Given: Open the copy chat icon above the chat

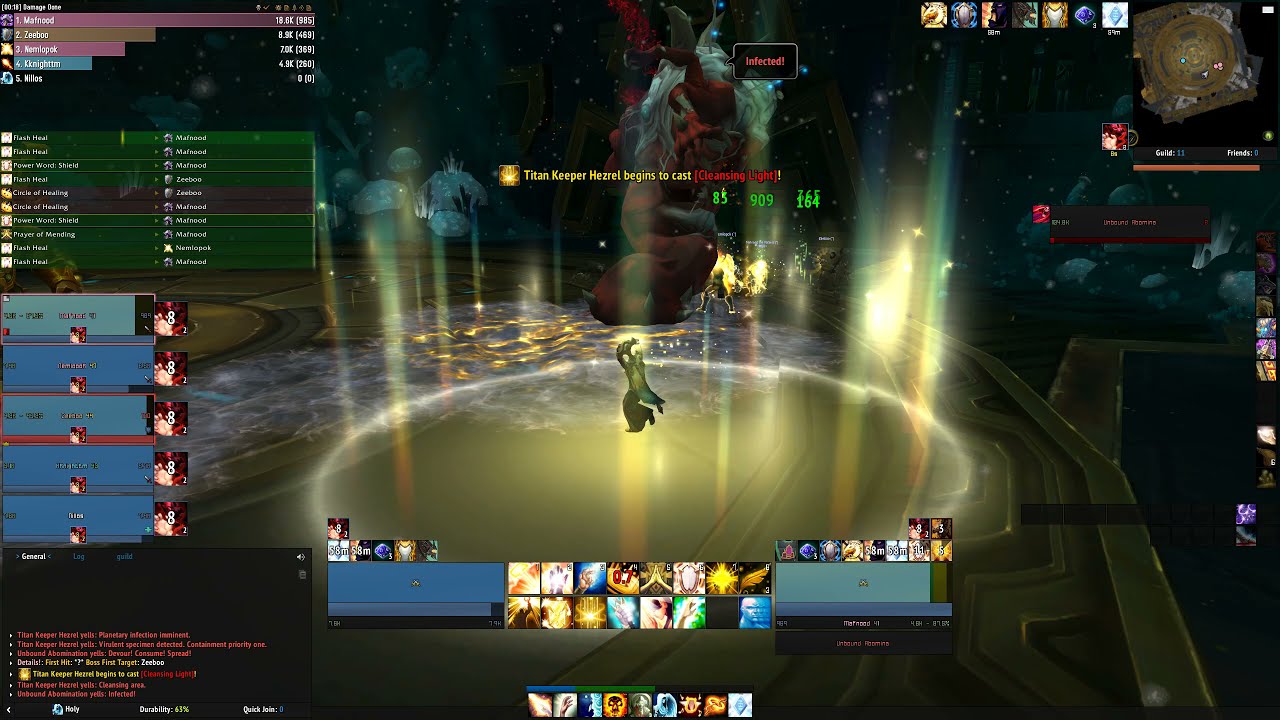Looking at the screenshot, I should (302, 575).
